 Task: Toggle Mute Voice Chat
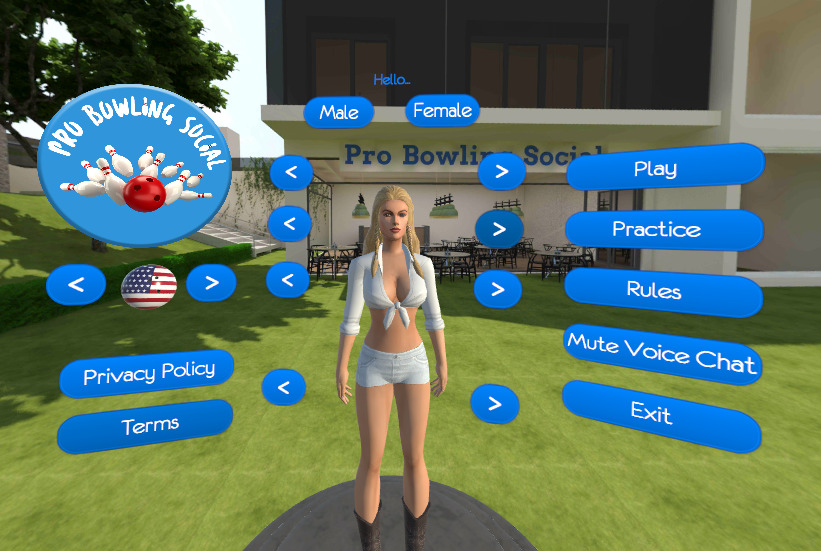(x=662, y=352)
